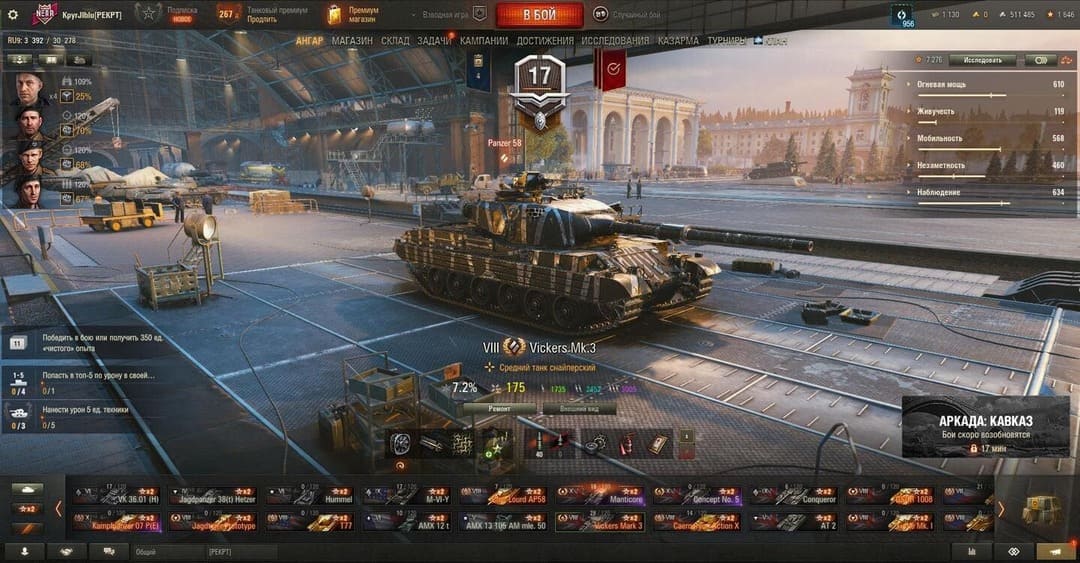Go to the ЗАДАЧИ tab
This screenshot has width=1080, height=563.
[434, 41]
